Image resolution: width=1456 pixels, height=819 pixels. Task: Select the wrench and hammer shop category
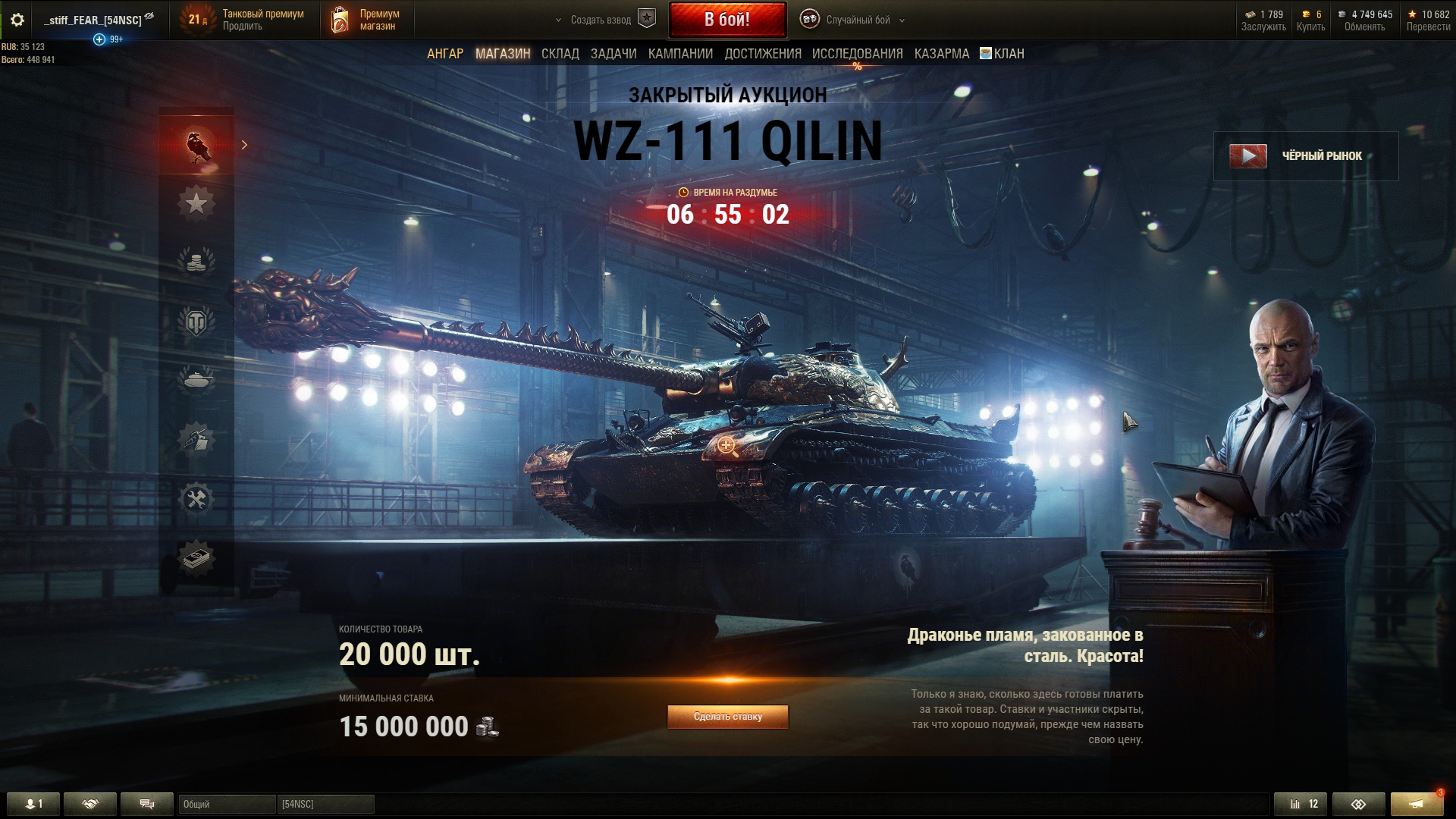[196, 499]
